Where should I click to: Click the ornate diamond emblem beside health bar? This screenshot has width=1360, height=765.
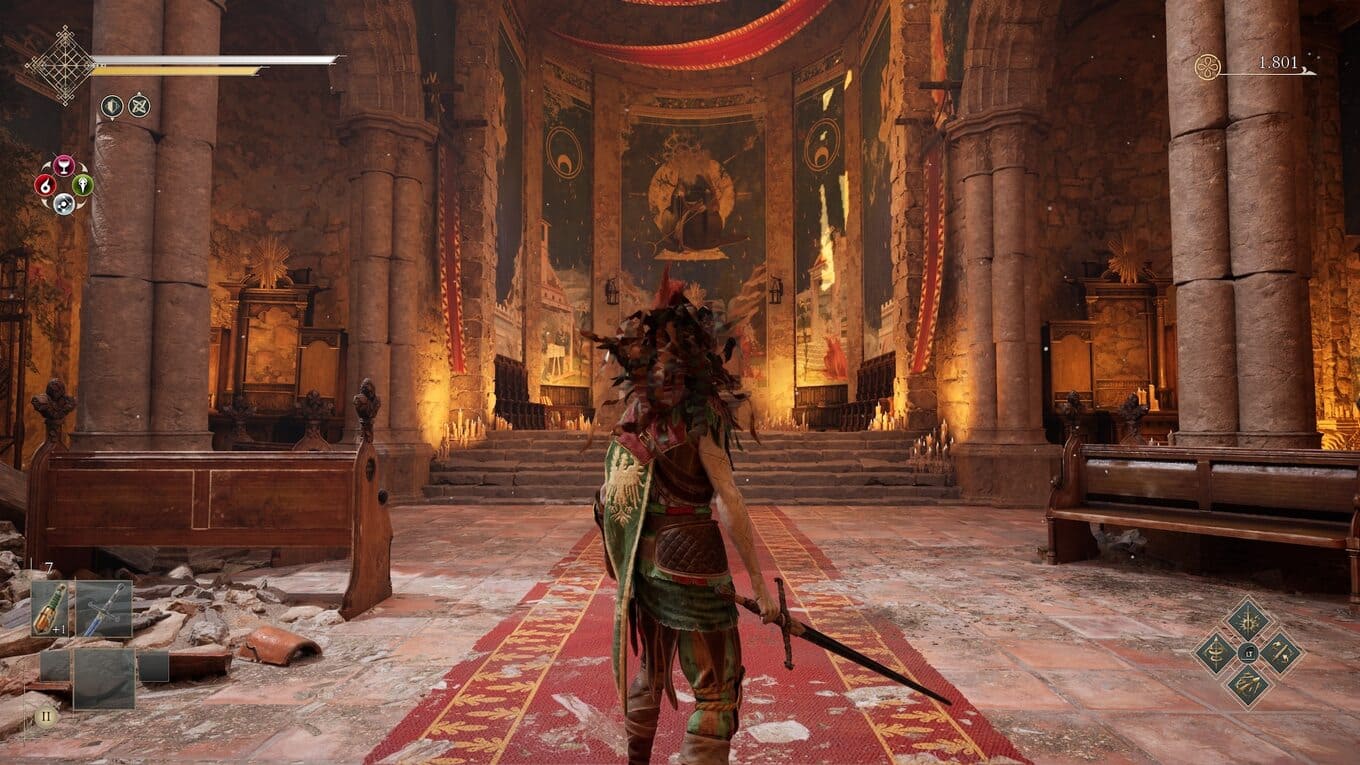click(x=60, y=65)
